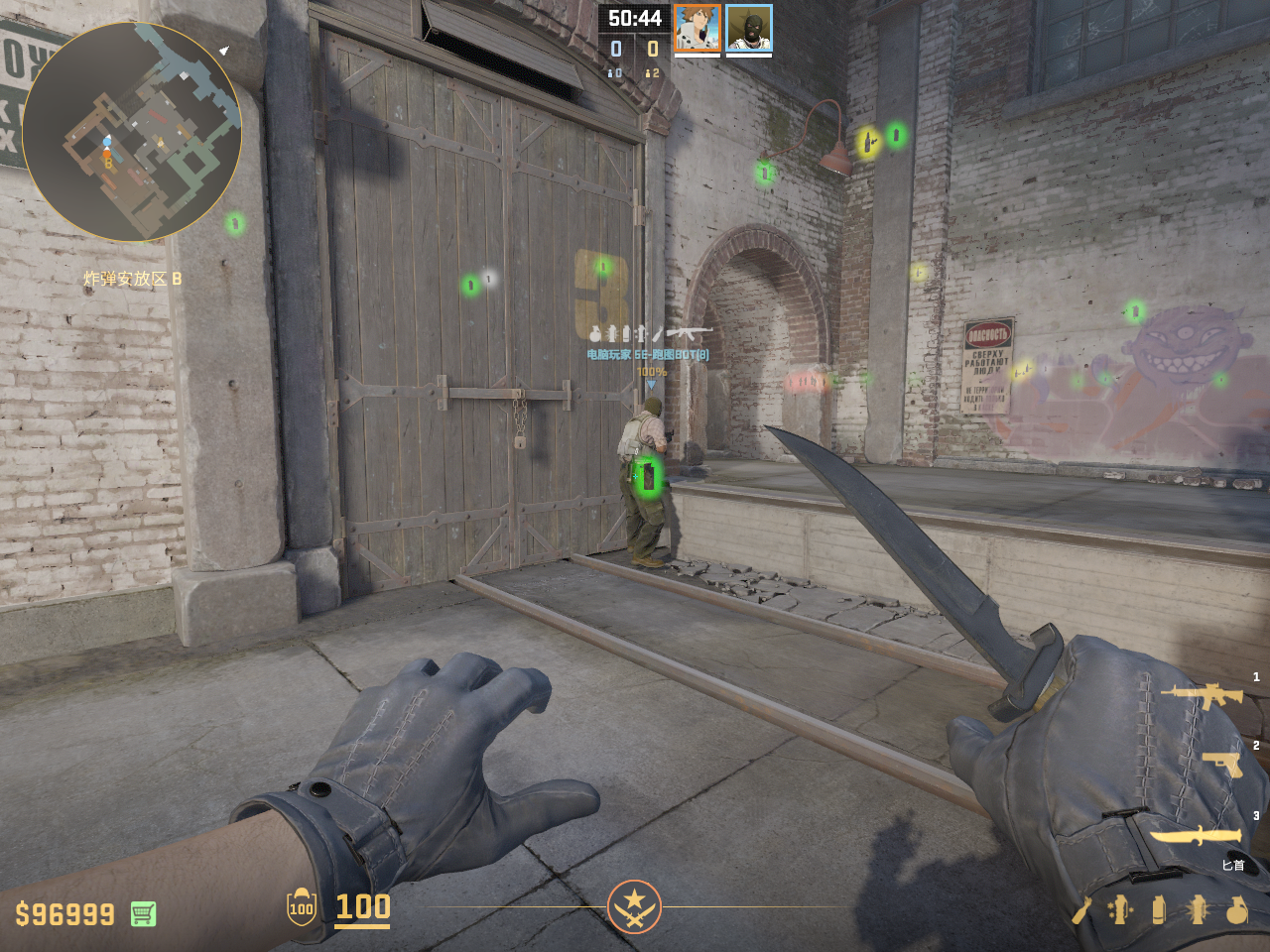Screen dimensions: 1270x952
Task: Pick the decoy grenade icon with stars
Action: pos(1120,909)
